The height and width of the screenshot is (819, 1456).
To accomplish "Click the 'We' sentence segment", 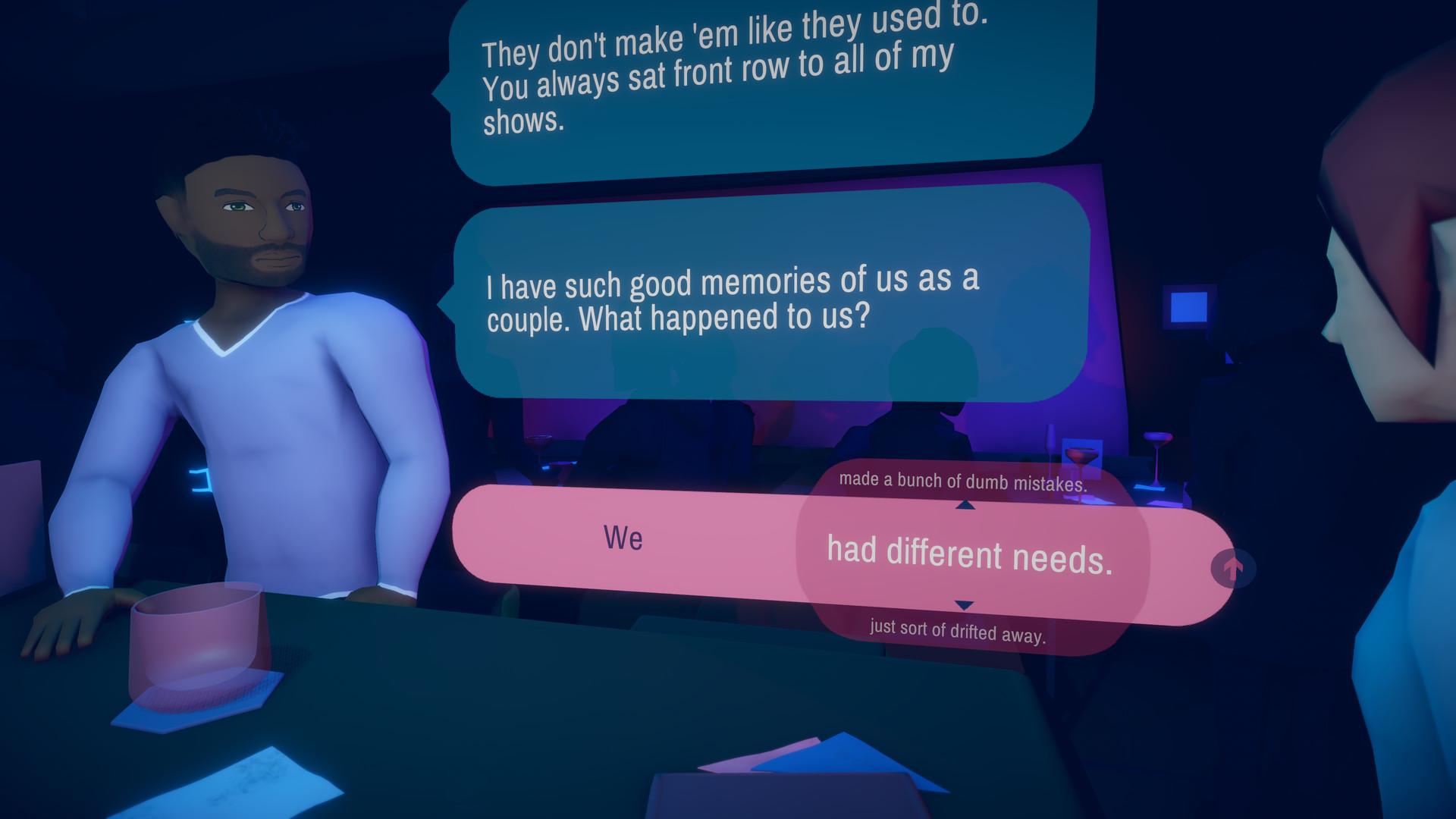I will point(623,540).
